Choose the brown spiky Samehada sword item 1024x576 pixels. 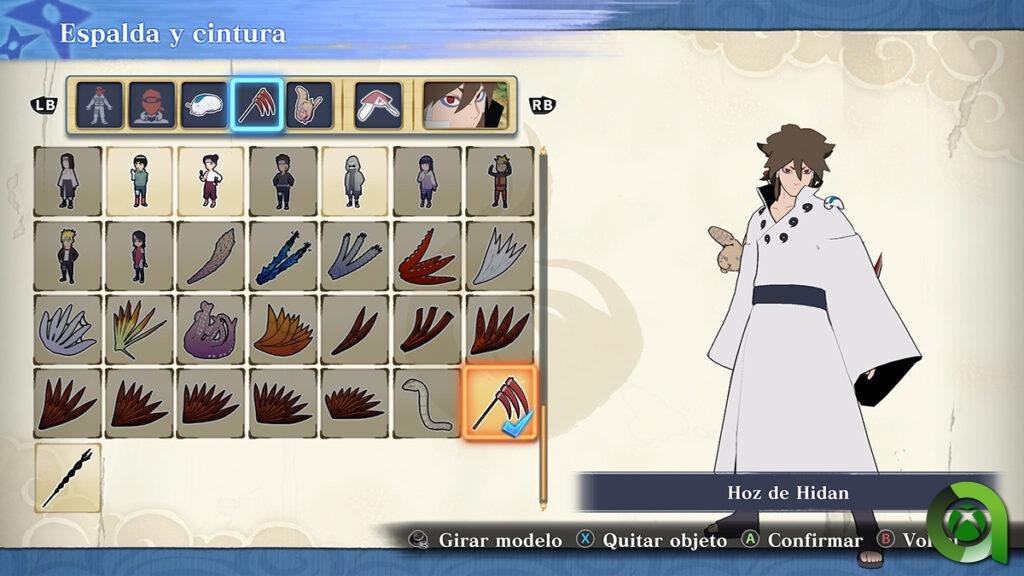pyautogui.click(x=211, y=255)
